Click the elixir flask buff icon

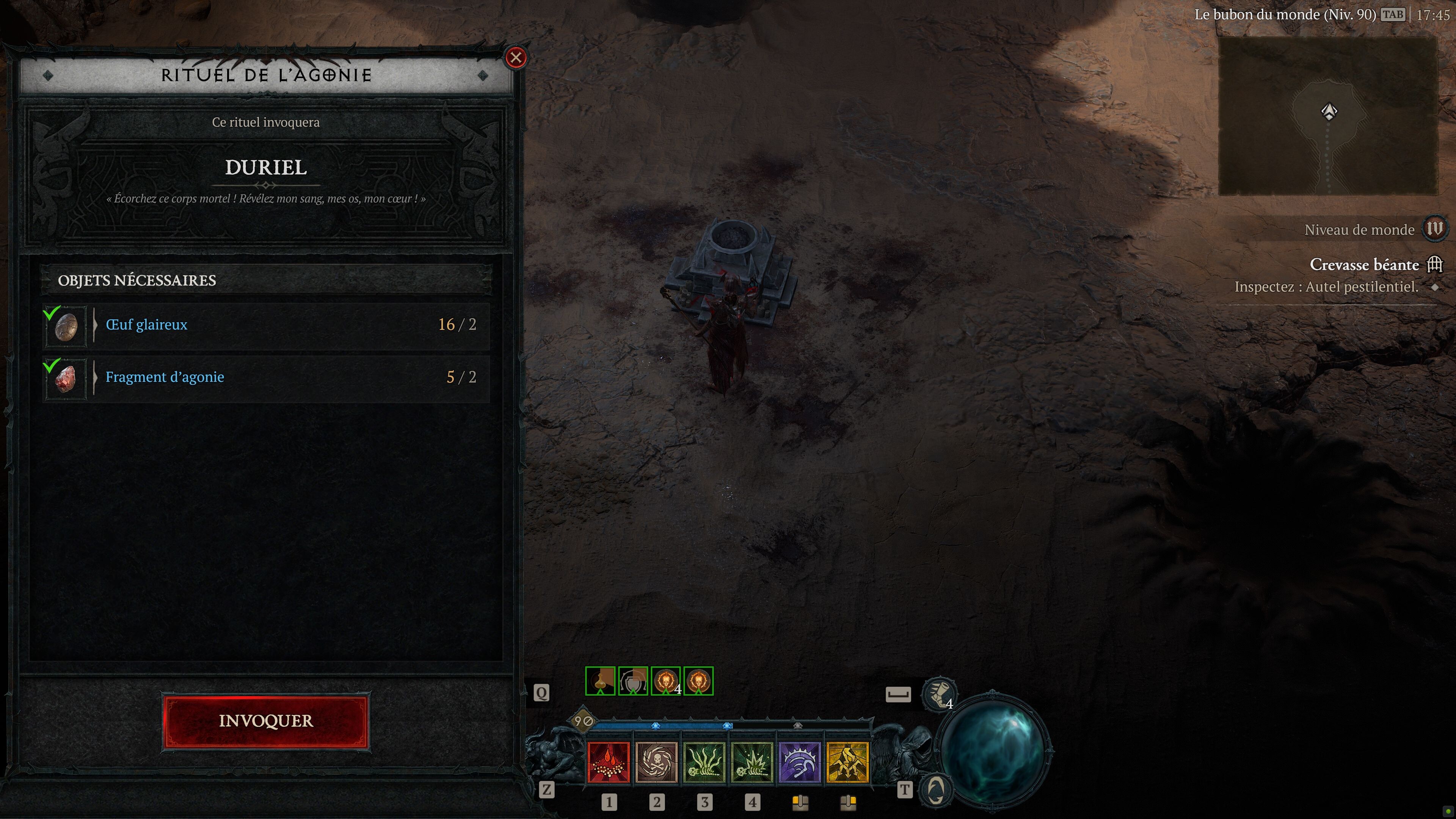click(600, 681)
